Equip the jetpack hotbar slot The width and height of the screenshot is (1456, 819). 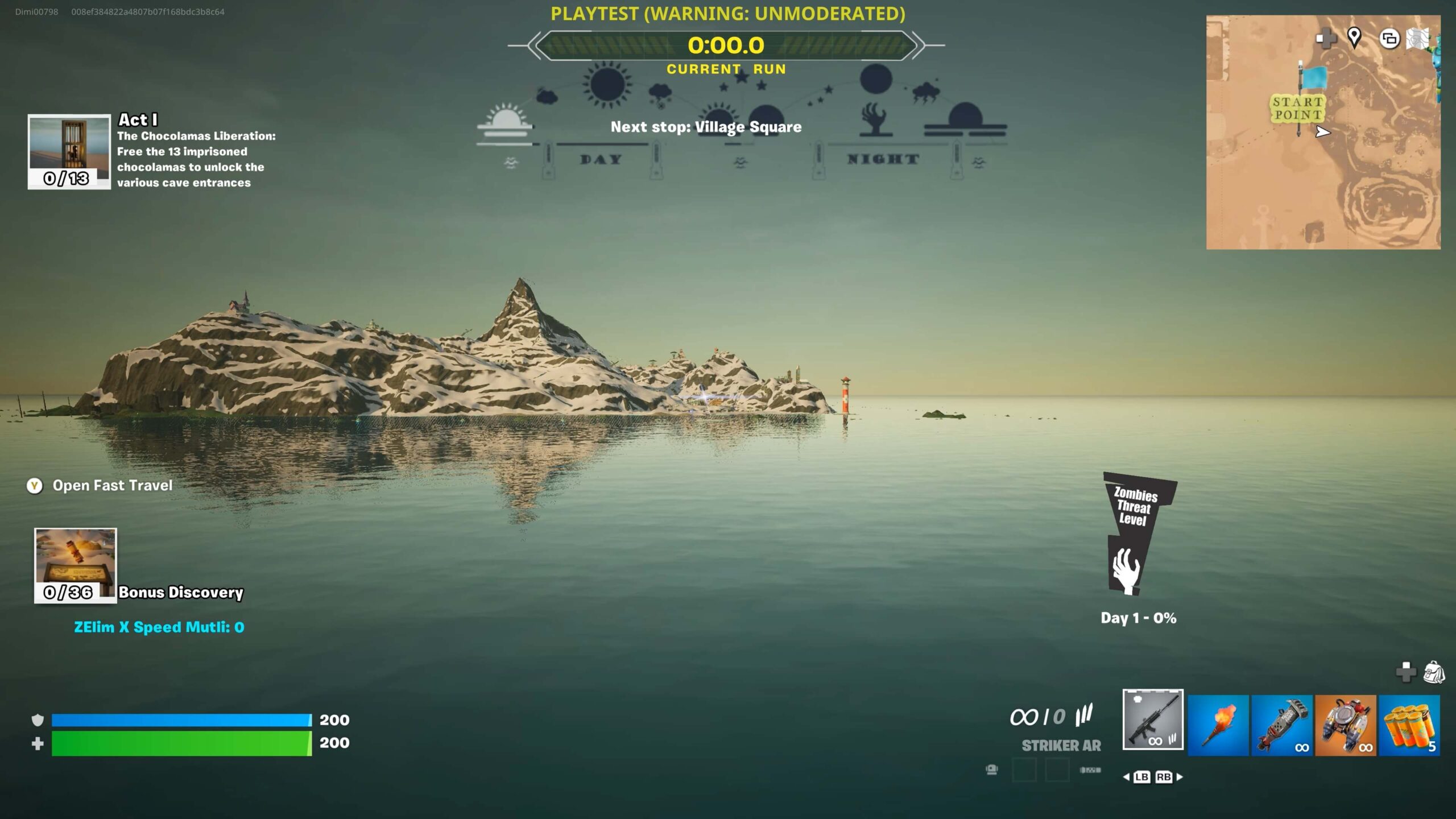[1346, 725]
